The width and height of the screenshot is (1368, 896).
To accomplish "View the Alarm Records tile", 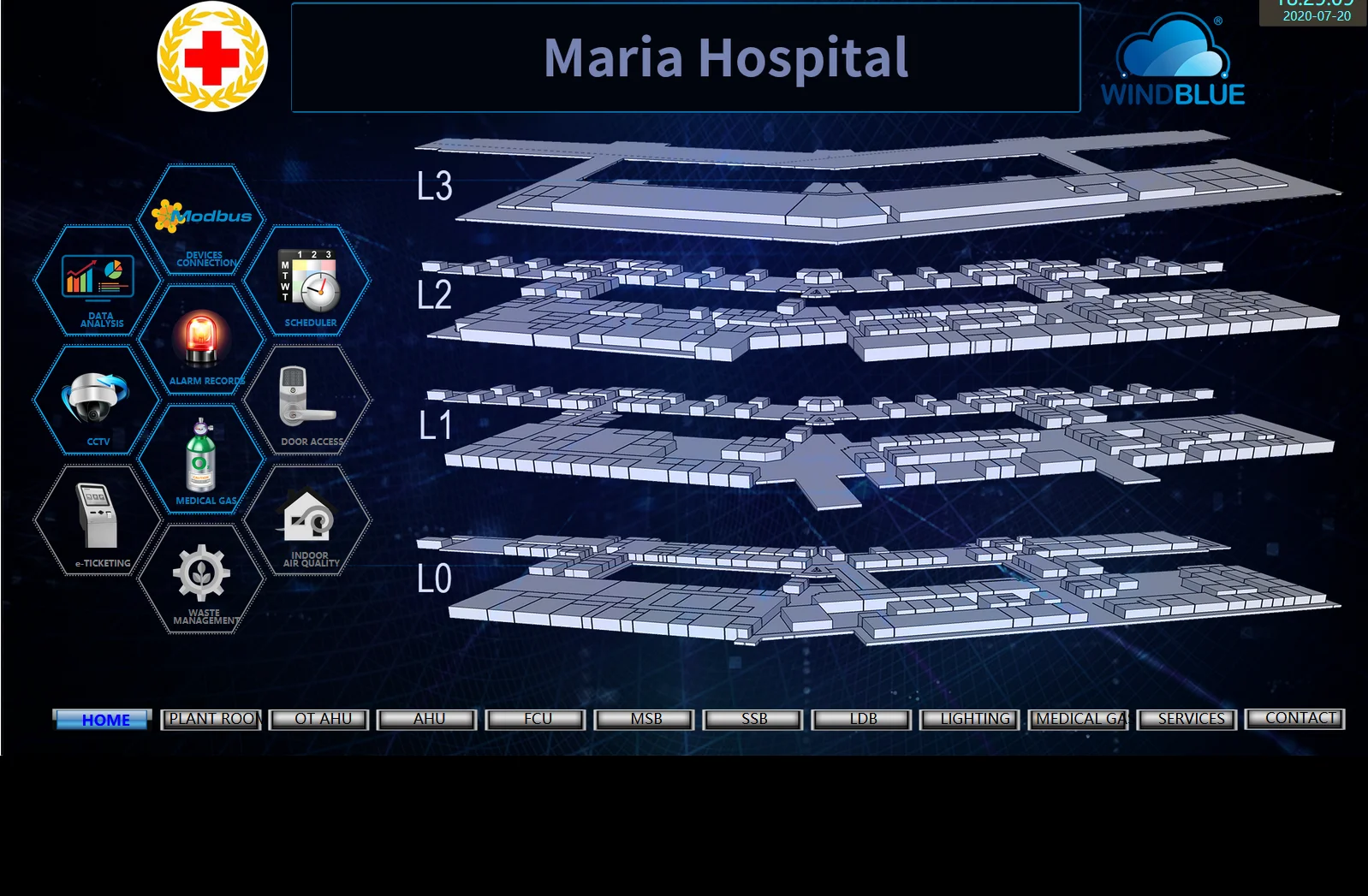I will point(202,341).
